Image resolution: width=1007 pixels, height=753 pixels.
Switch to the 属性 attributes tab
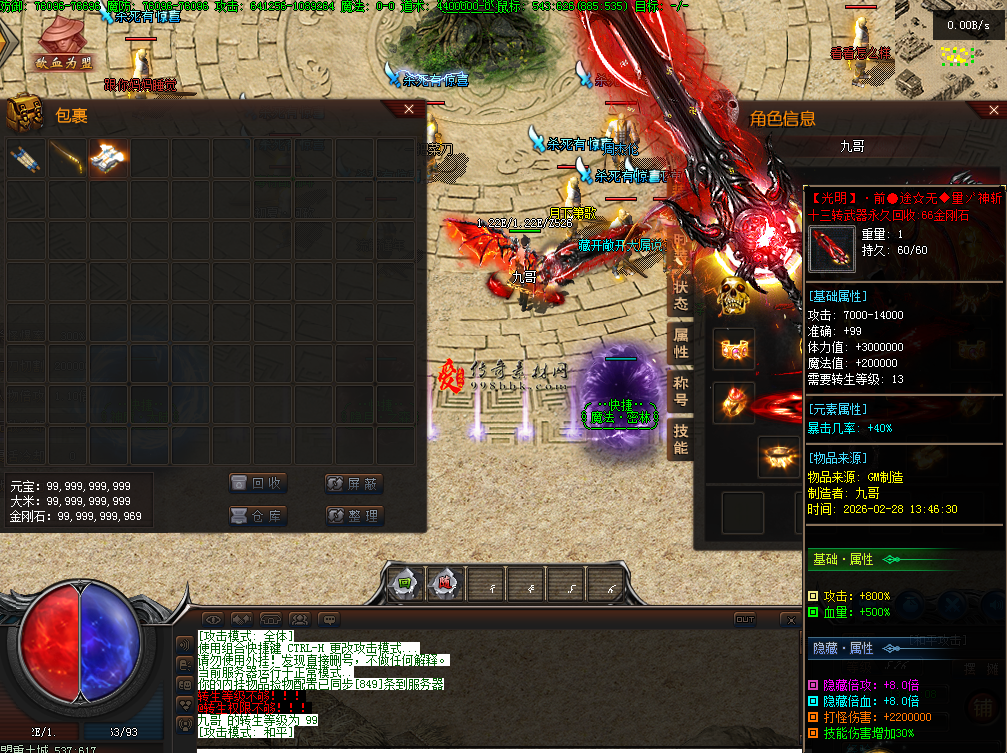pos(680,343)
